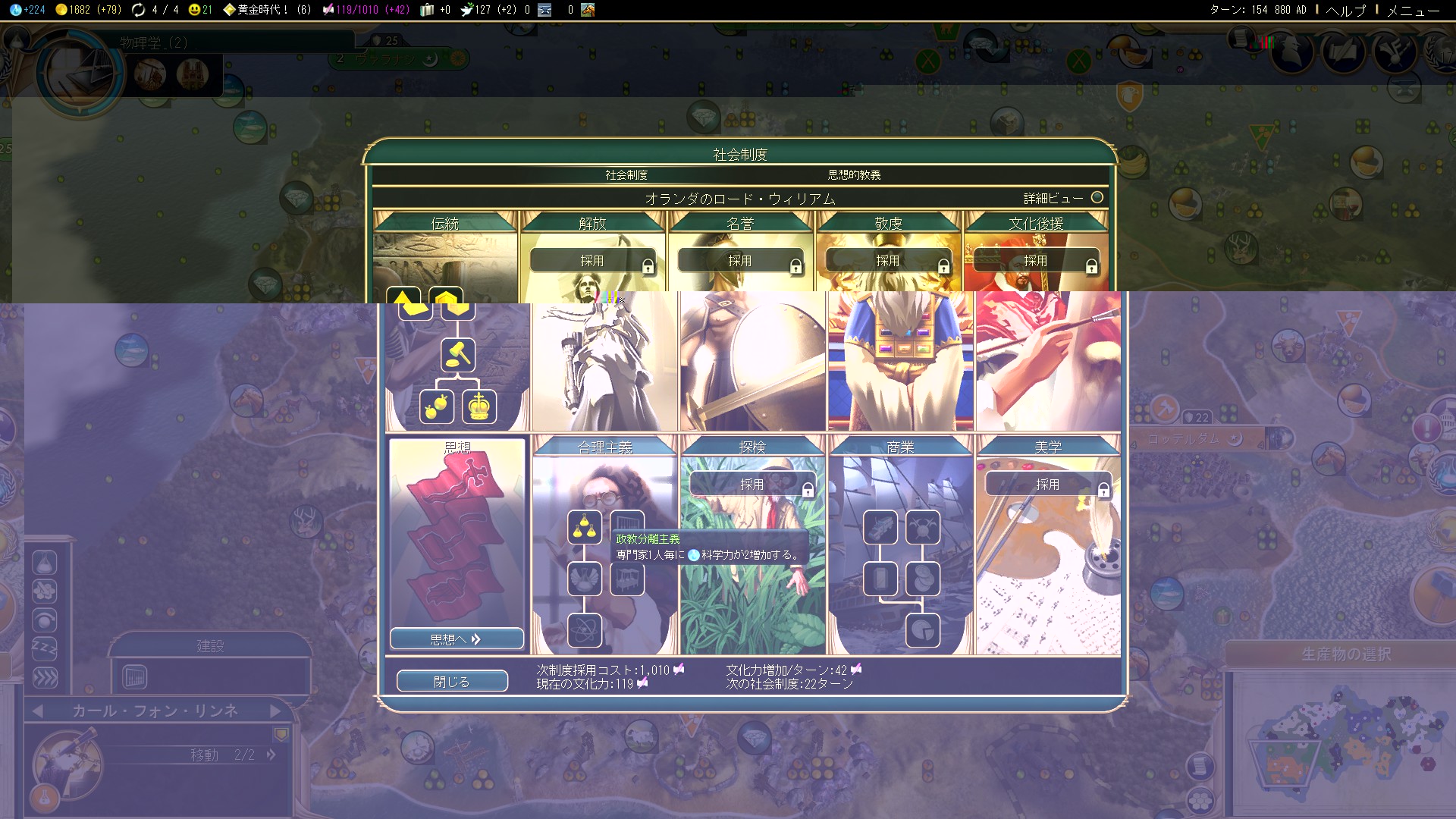Adopt the 敬虔 policy tree
This screenshot has height=819, width=1456.
click(888, 261)
